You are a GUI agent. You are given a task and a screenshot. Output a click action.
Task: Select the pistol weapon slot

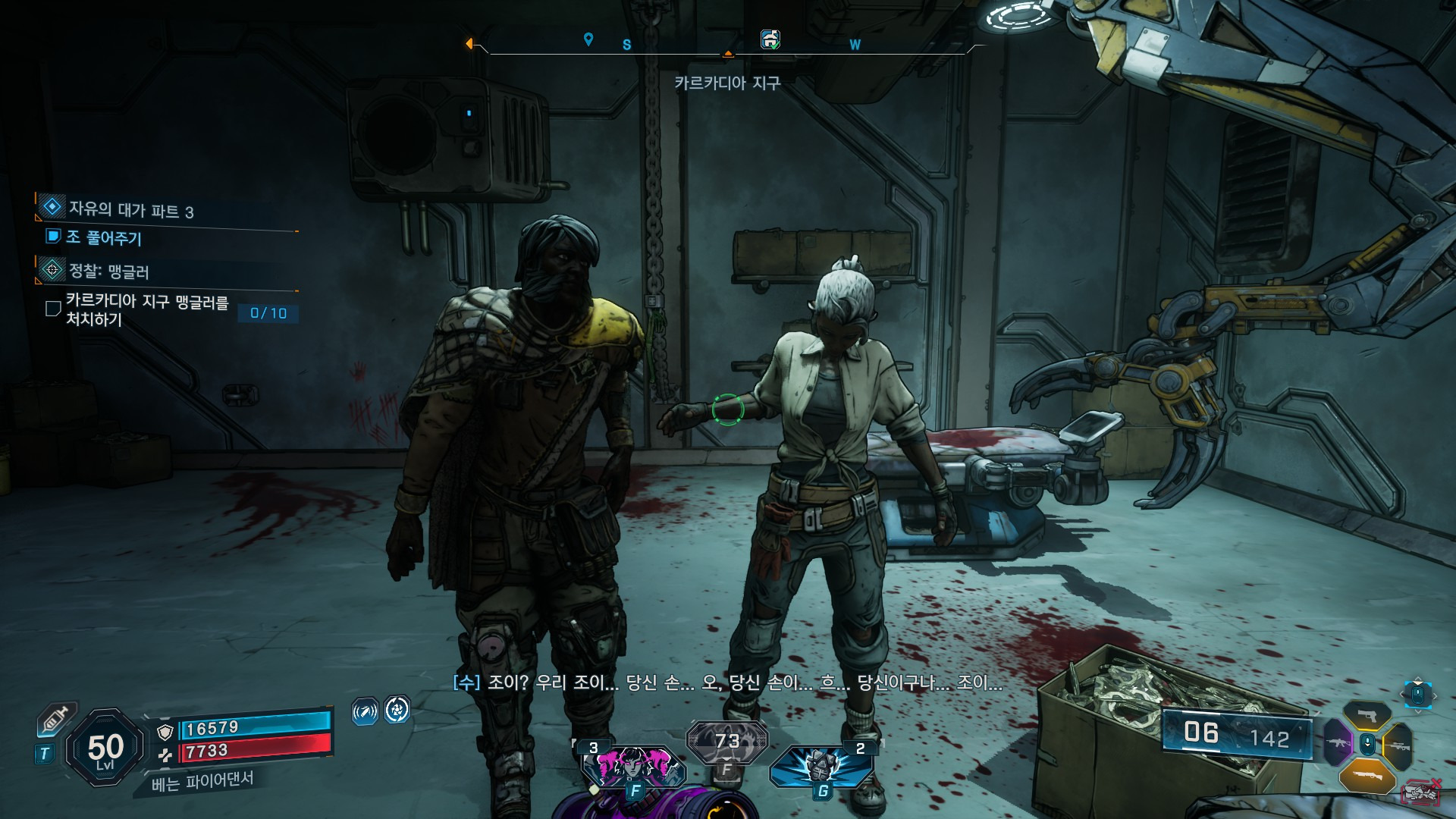(x=1367, y=715)
